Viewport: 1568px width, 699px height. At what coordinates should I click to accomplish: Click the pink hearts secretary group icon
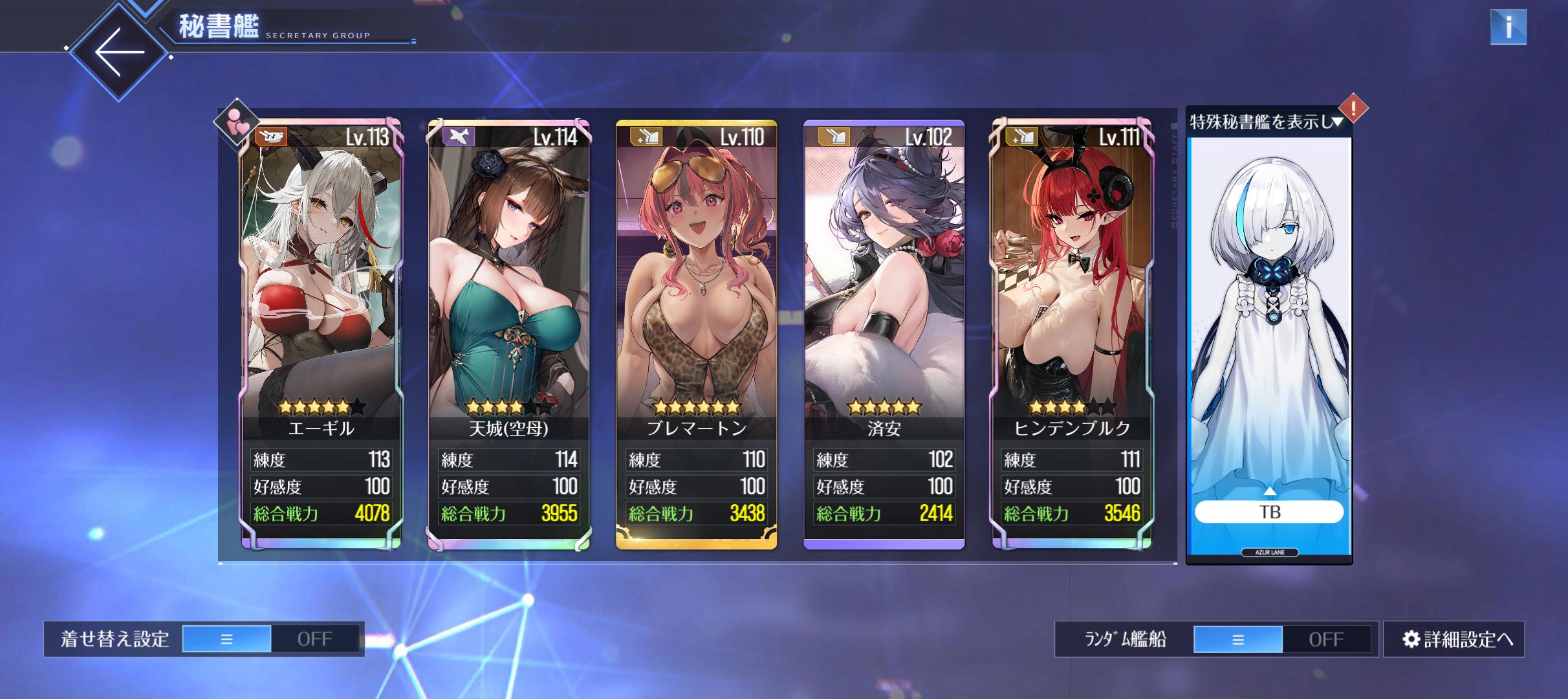click(x=236, y=121)
